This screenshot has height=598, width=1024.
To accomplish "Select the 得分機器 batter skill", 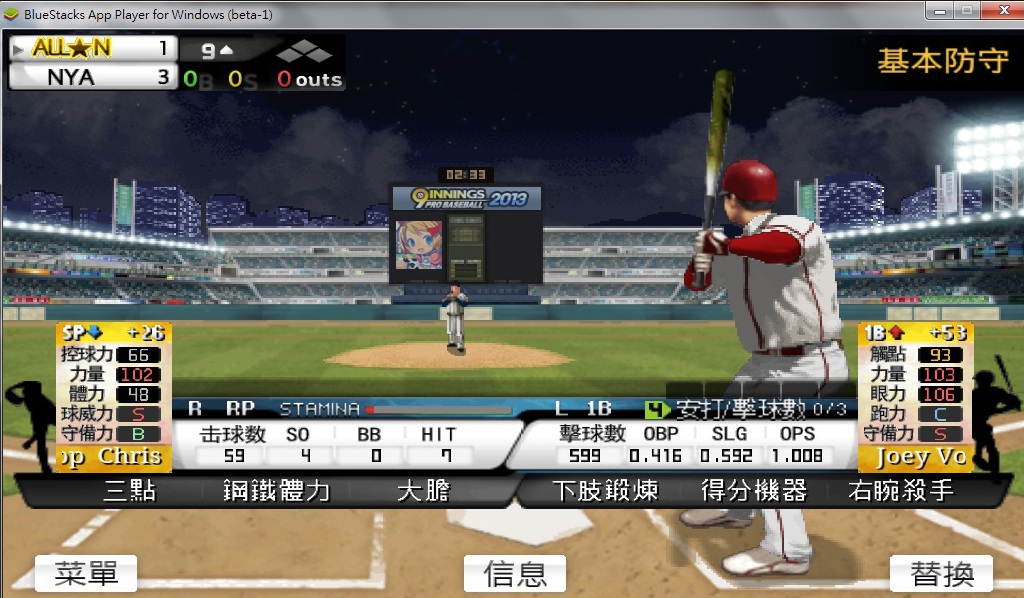I will [x=753, y=491].
